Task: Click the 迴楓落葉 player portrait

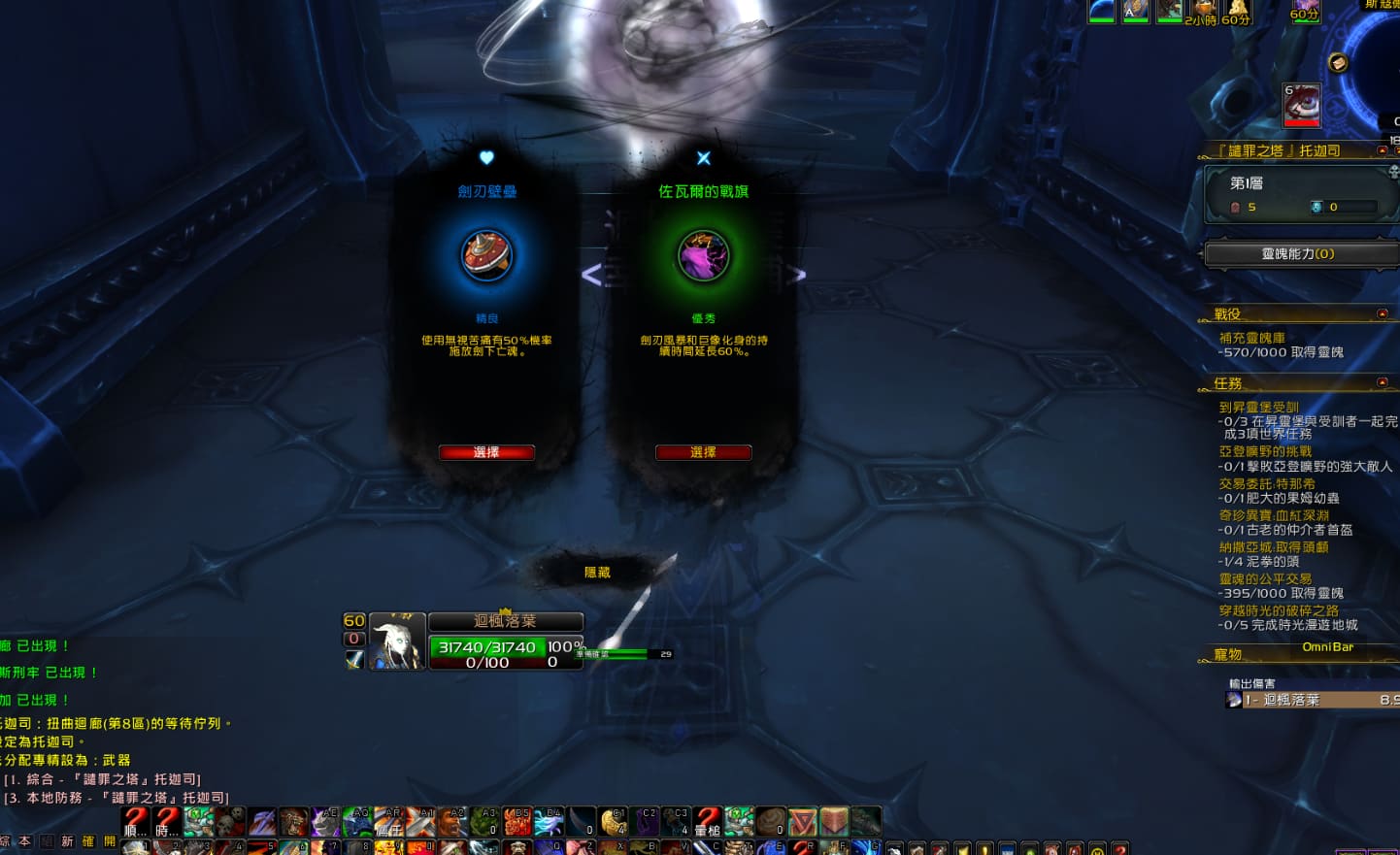Action: pos(397,641)
